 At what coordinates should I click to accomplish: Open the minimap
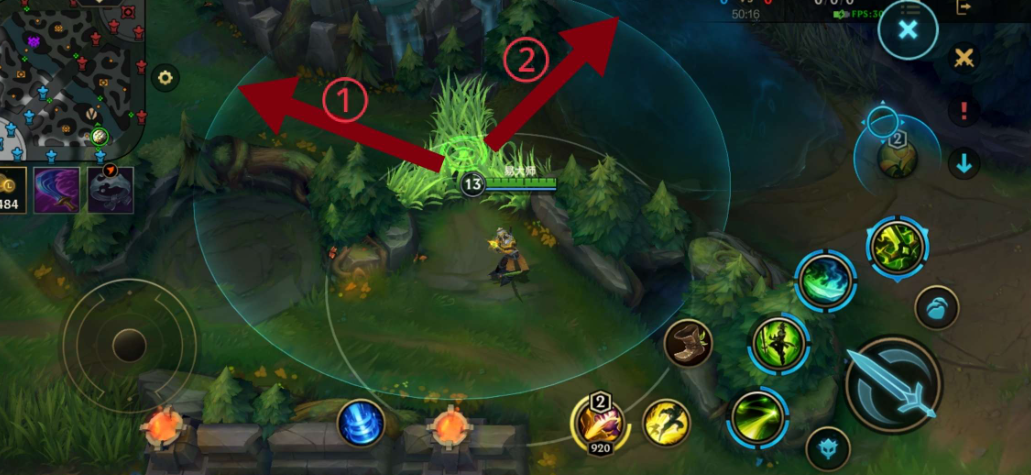[x=70, y=75]
